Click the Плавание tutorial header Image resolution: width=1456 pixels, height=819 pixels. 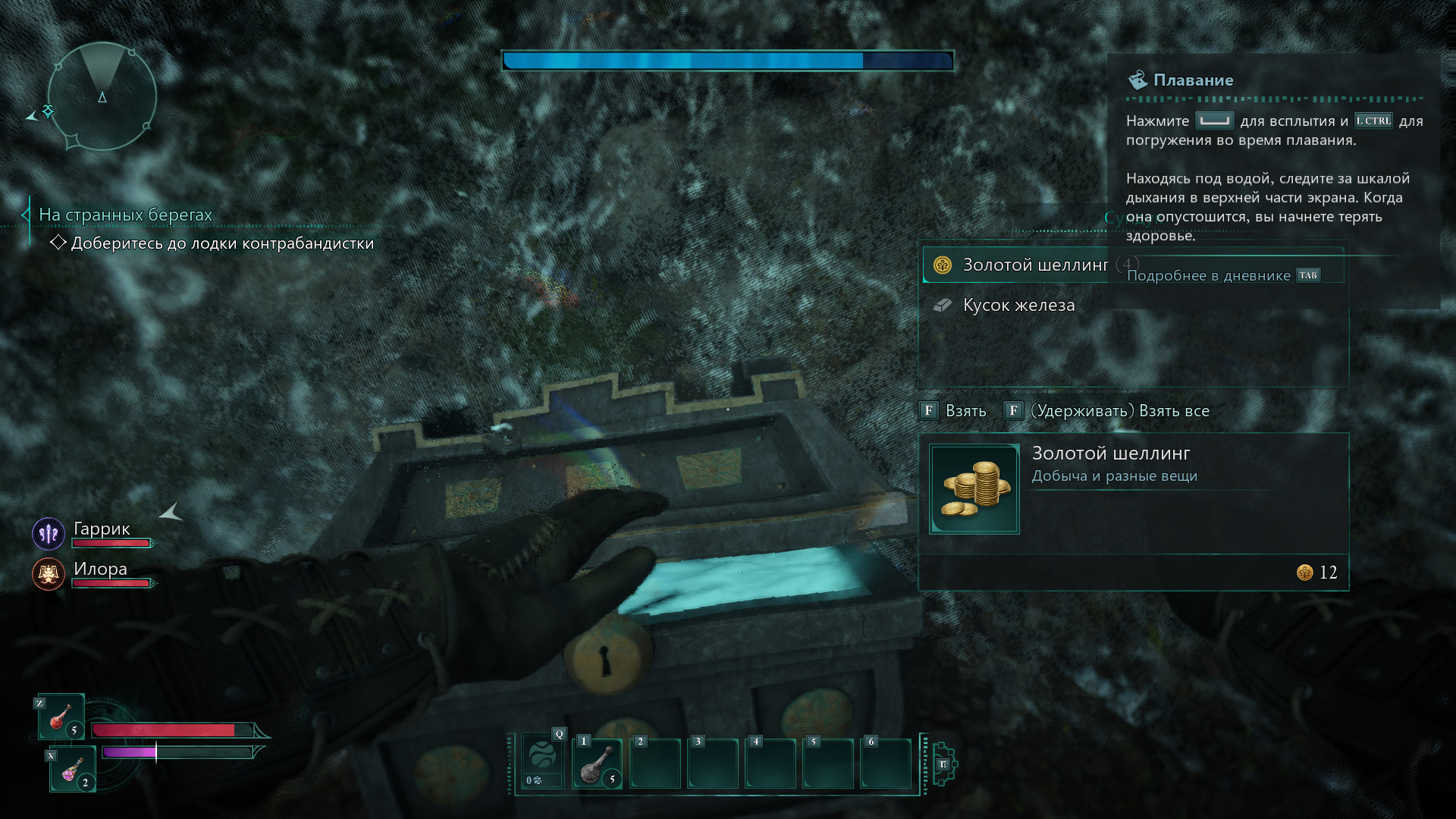pyautogui.click(x=1192, y=80)
